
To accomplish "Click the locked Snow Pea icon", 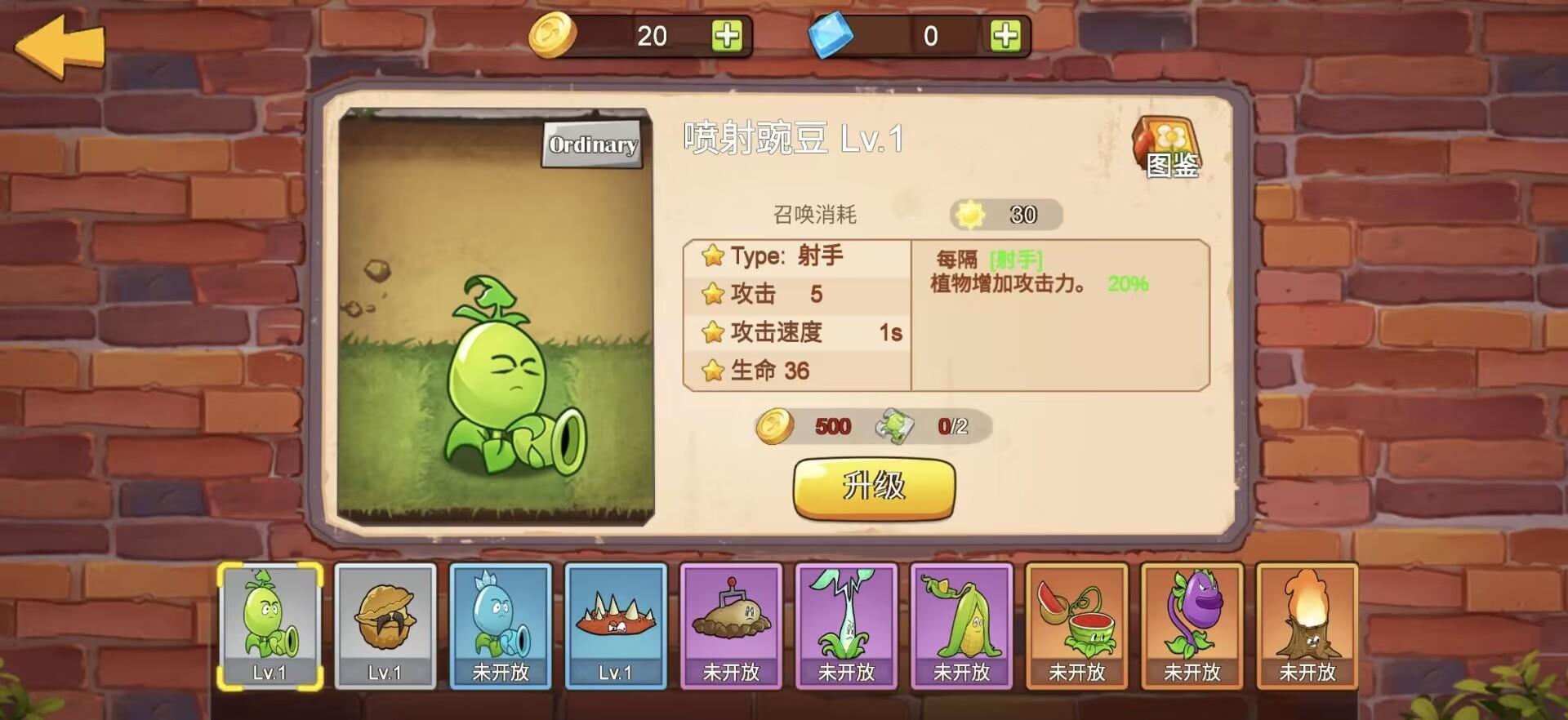I will point(501,624).
